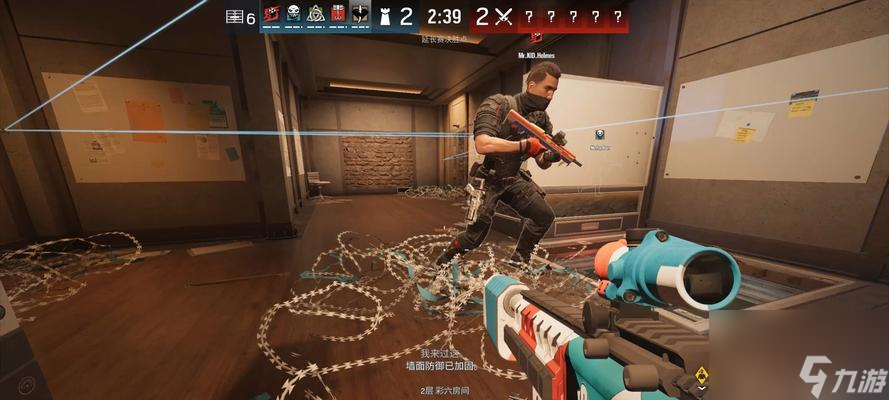Choose the white skull operator icon

(294, 15)
